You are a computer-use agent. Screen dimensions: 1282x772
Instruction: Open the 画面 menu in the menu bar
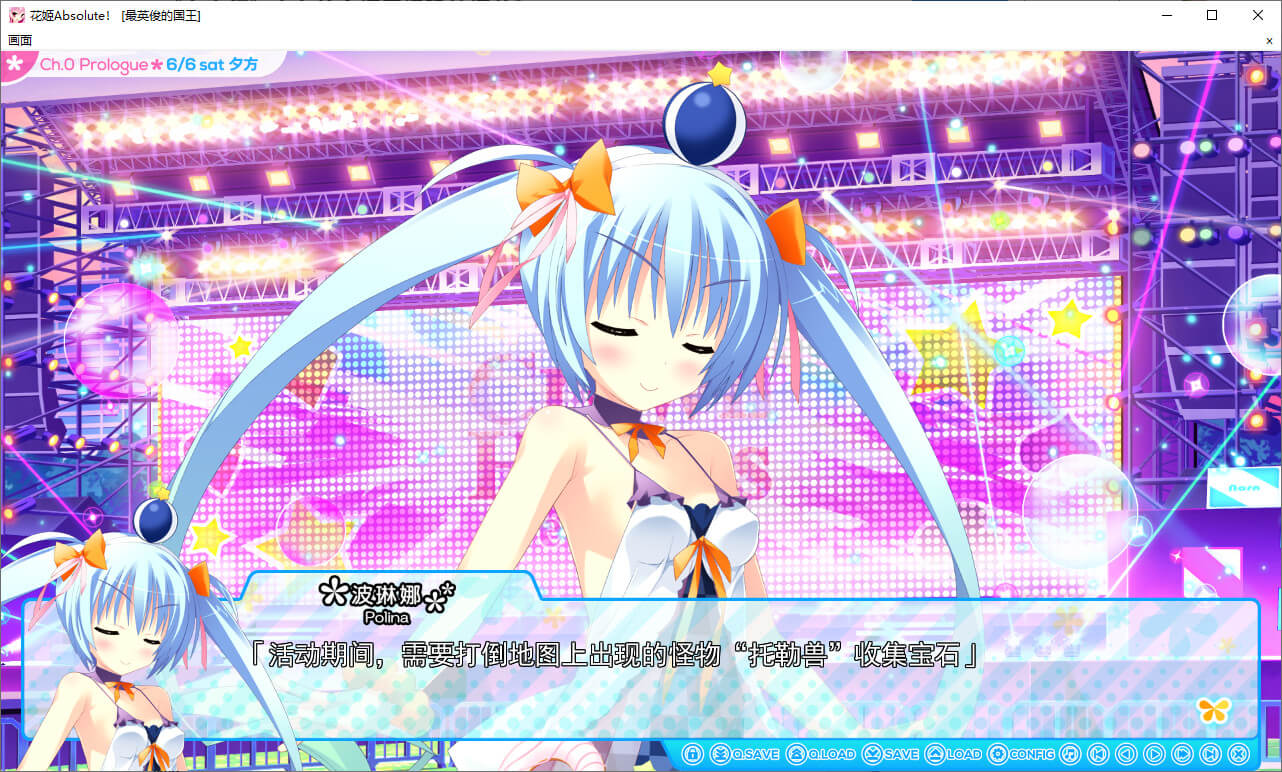(x=20, y=40)
